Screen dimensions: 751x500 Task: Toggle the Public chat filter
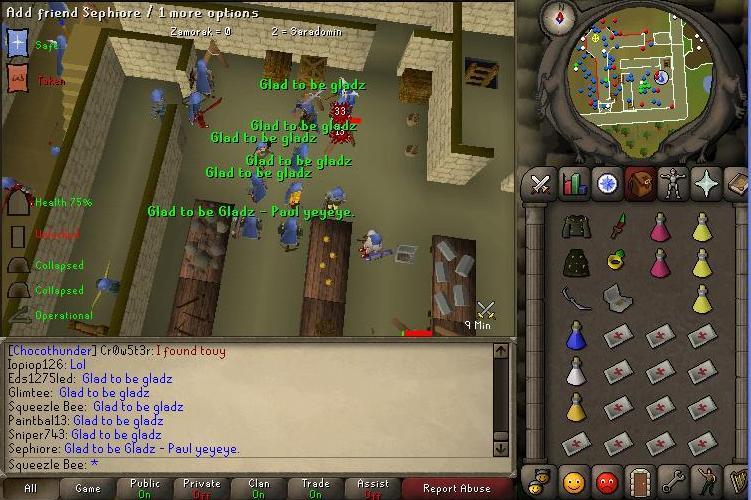point(145,489)
